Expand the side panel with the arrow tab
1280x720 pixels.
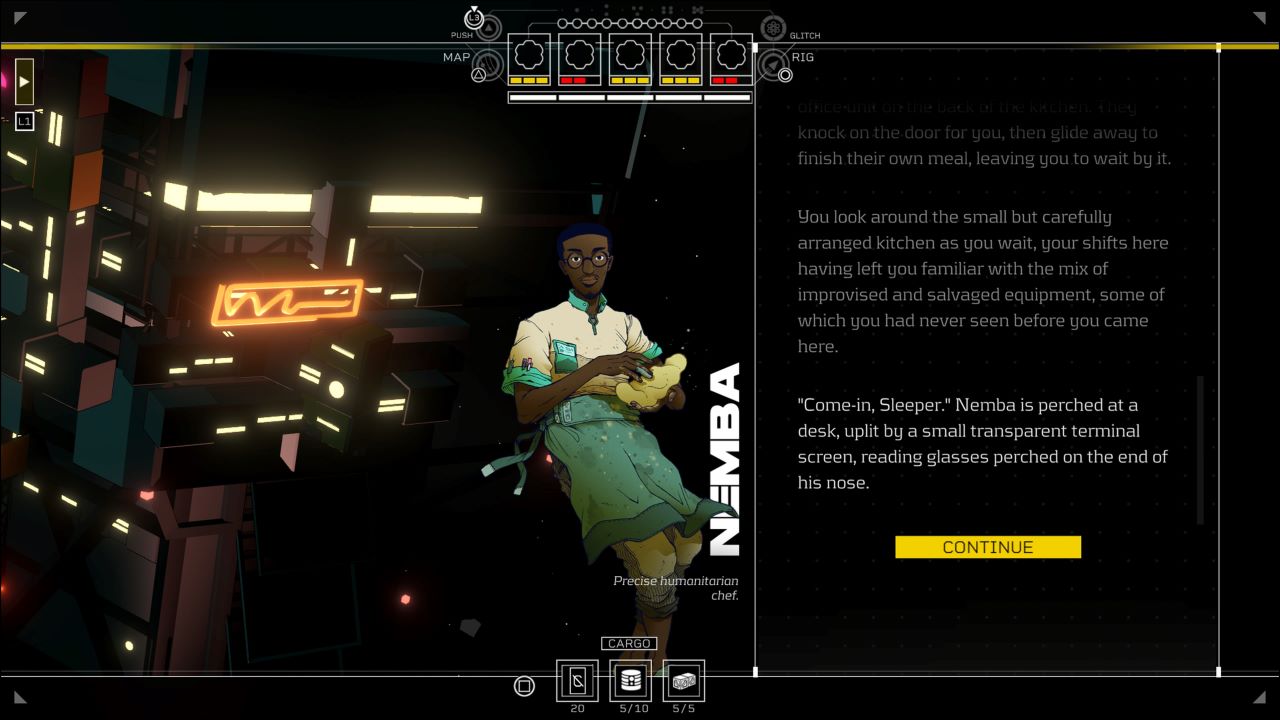click(x=24, y=81)
